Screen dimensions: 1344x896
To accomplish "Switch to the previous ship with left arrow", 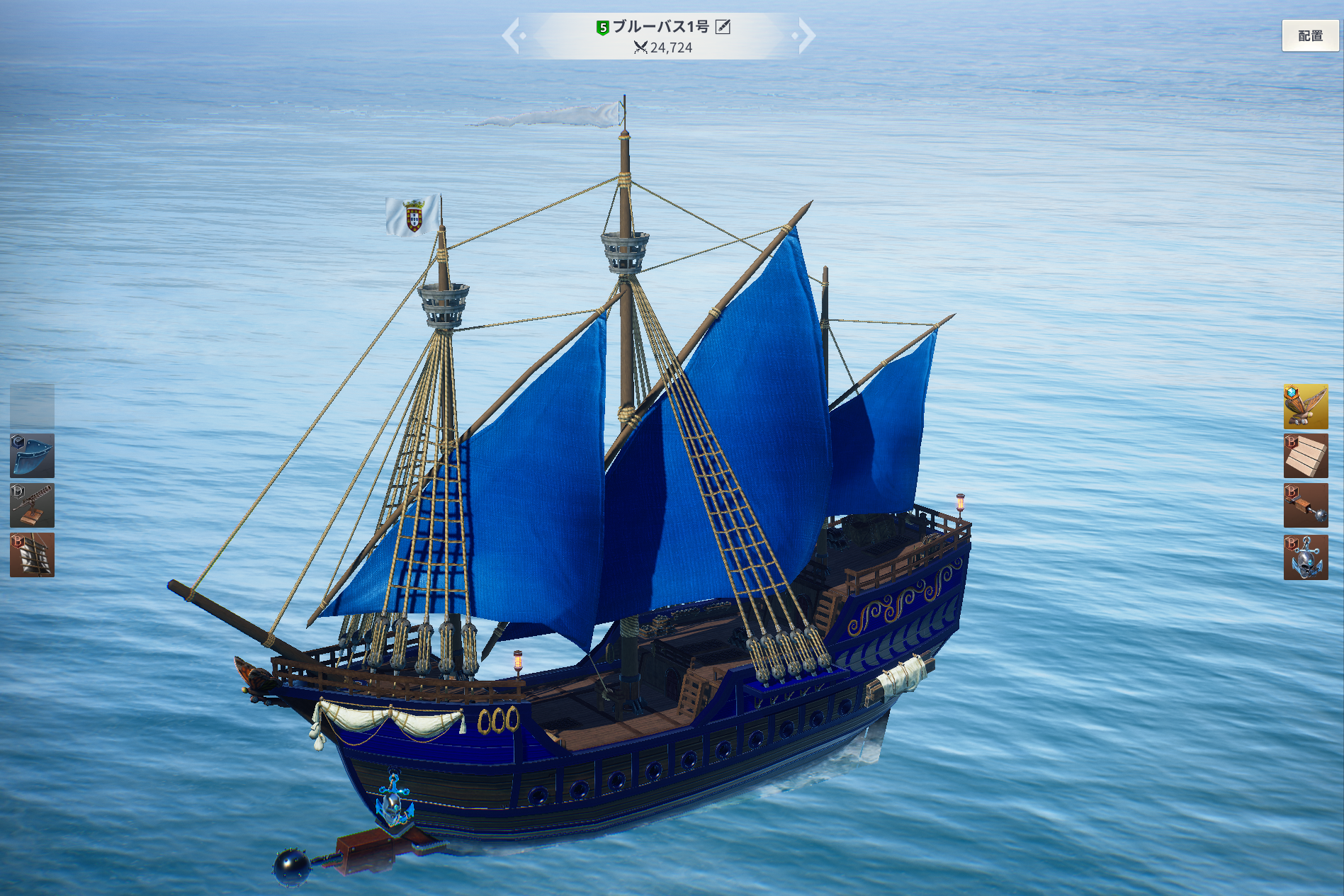I will [512, 35].
